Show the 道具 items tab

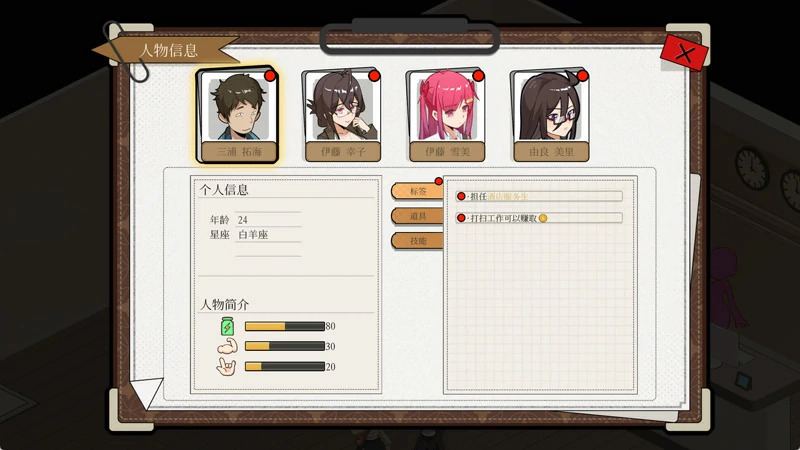[416, 216]
